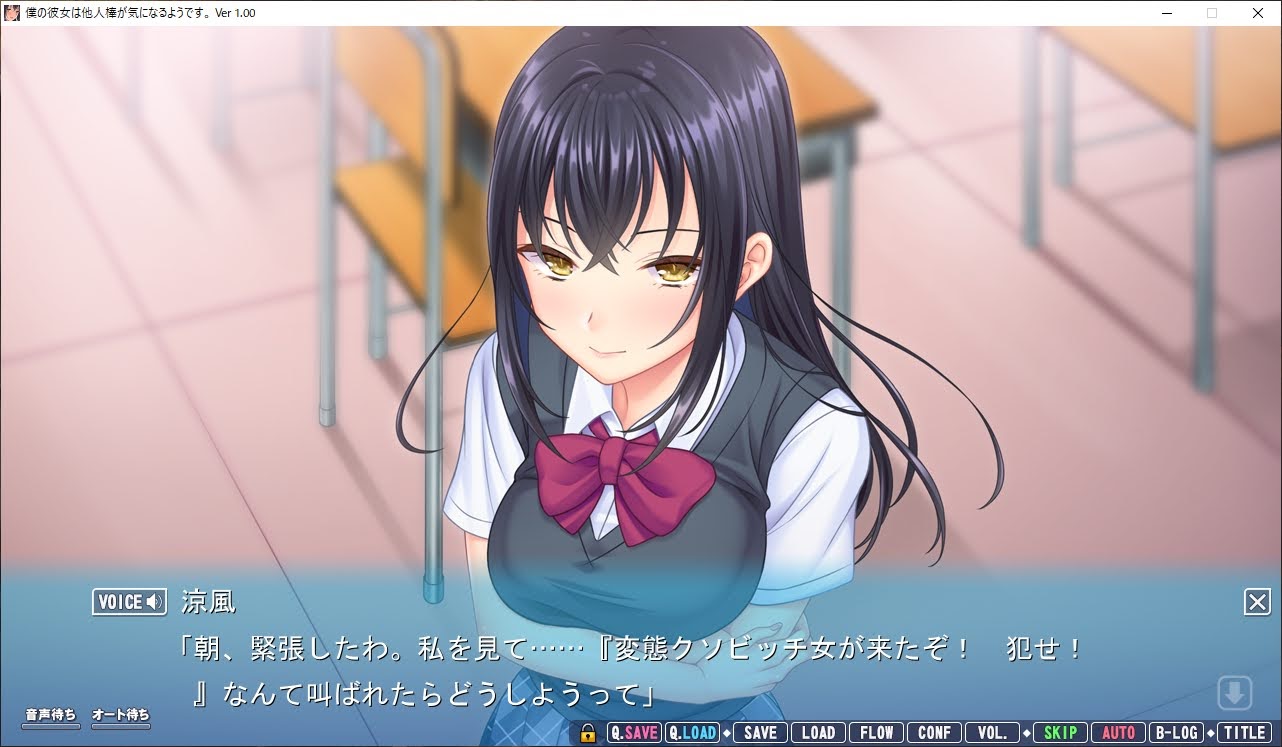
Task: Quick load the game with Q.LOAD
Action: point(692,732)
